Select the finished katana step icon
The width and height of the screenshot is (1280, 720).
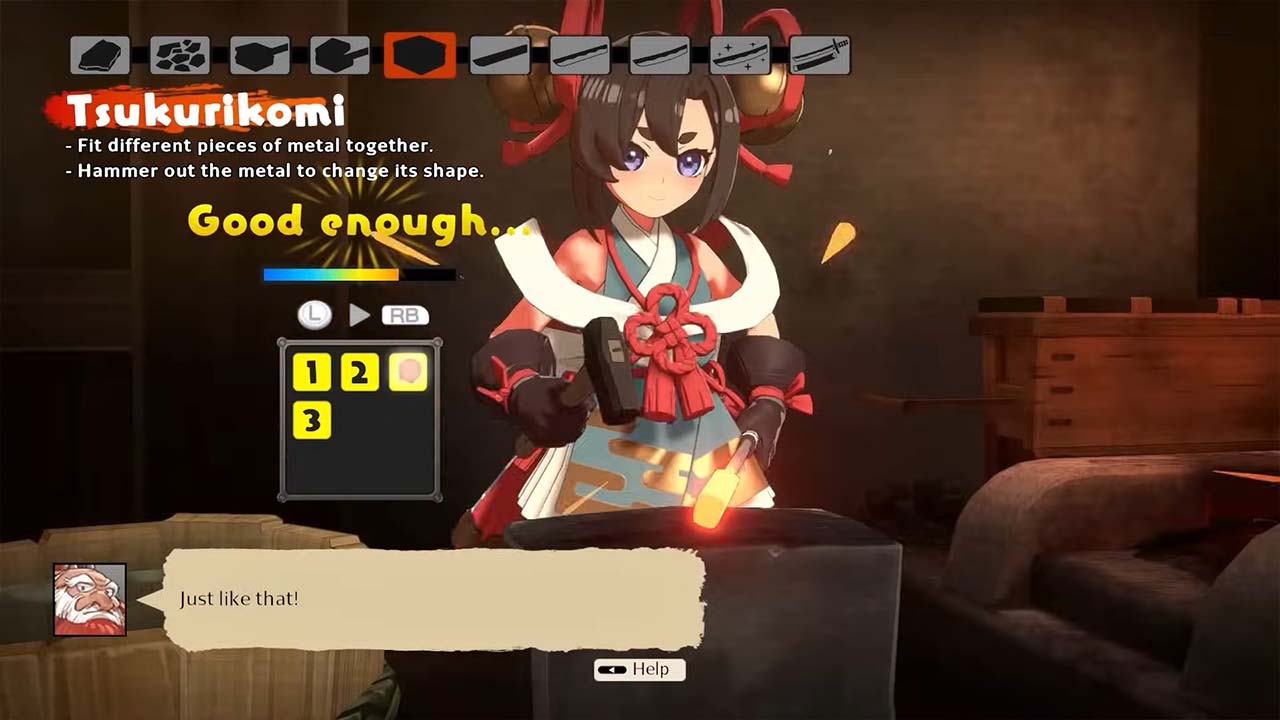pos(820,55)
